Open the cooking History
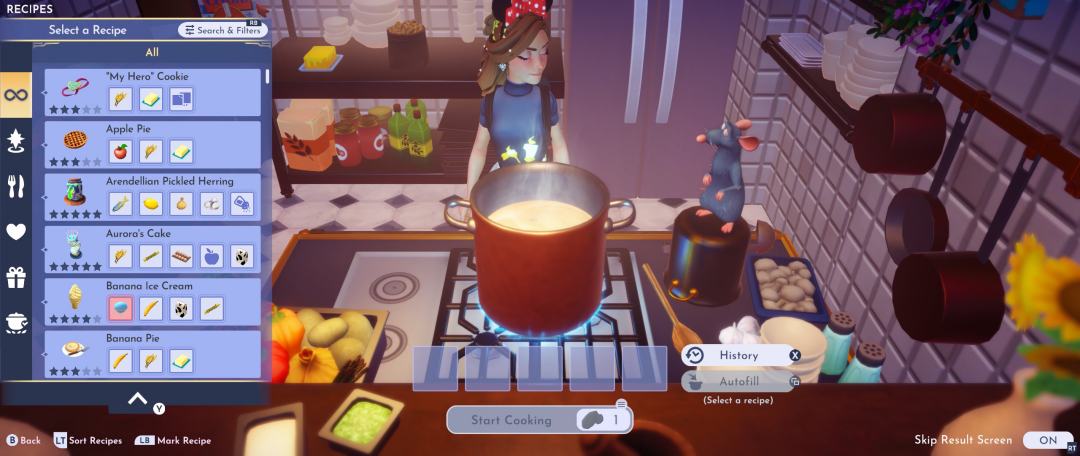Viewport: 1080px width, 456px height. click(740, 355)
